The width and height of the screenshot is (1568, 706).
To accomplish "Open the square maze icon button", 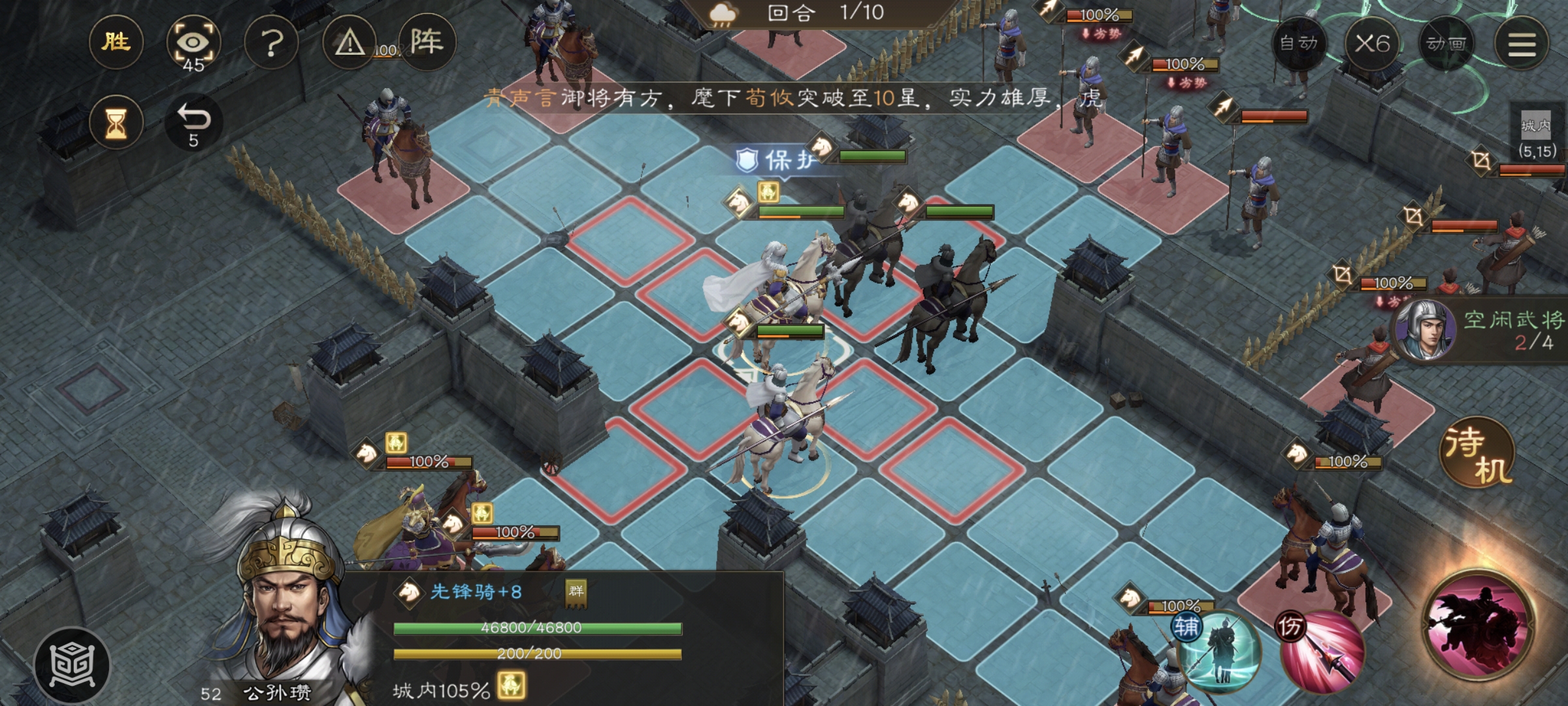I will pos(73,665).
